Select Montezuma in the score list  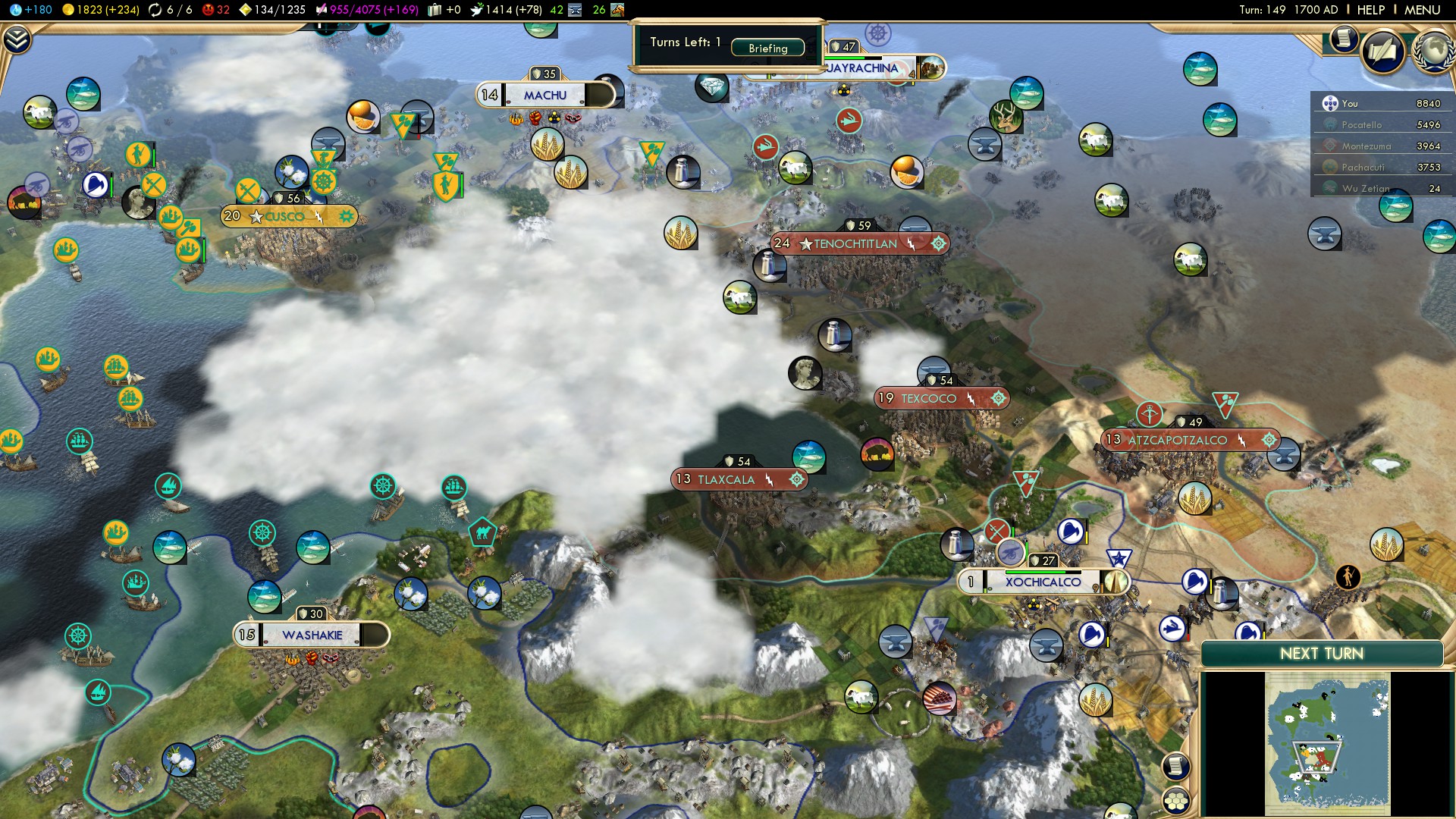[1367, 146]
